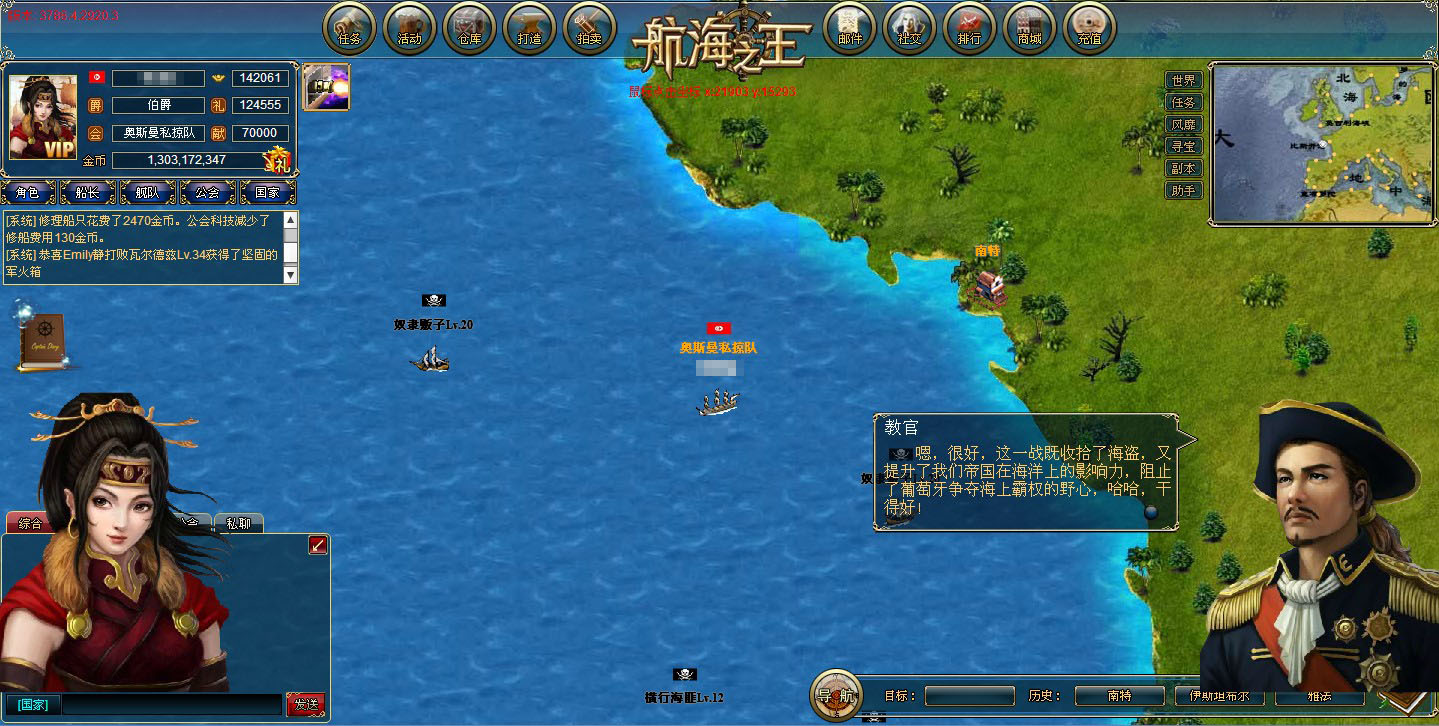
Task: Select the 副本 dungeon button
Action: [1183, 169]
